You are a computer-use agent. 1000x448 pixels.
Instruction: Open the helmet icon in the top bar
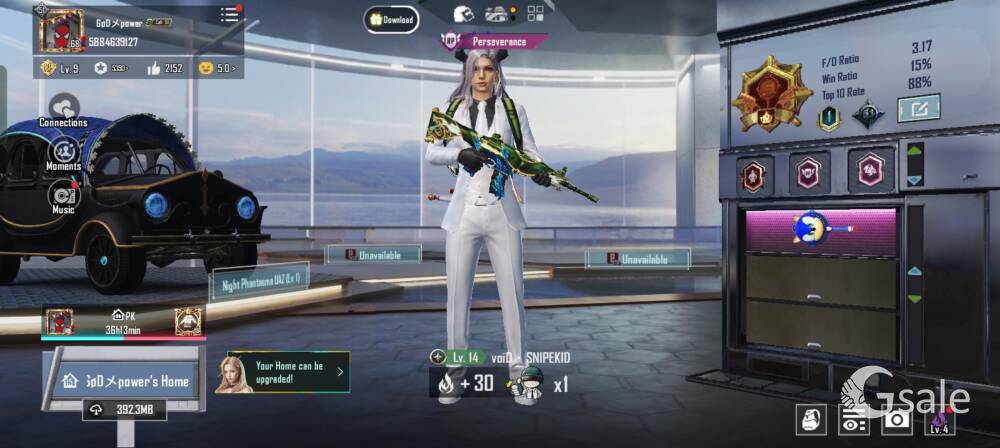point(463,14)
